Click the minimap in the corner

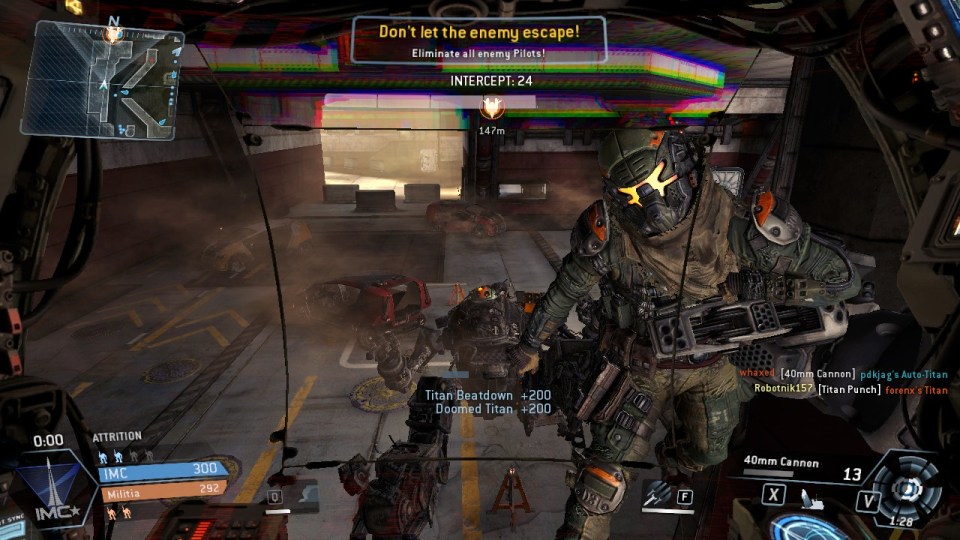point(102,79)
